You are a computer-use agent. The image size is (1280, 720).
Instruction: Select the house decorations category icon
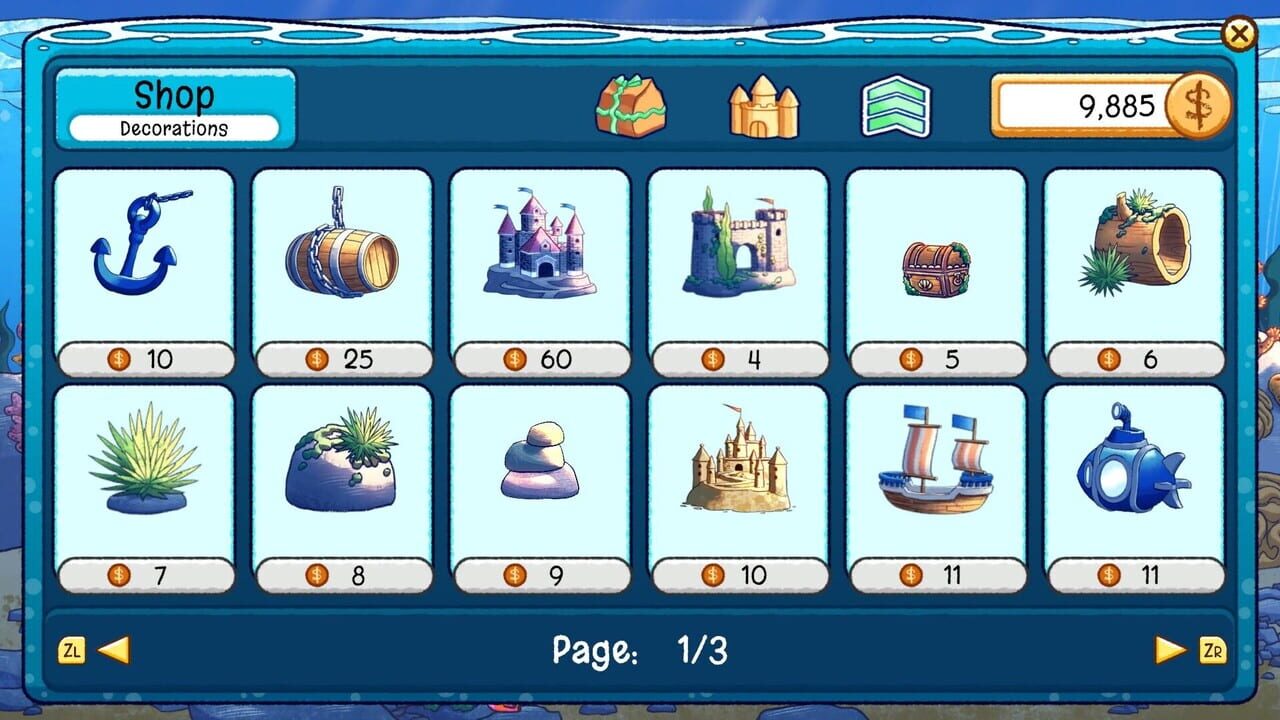pyautogui.click(x=630, y=105)
